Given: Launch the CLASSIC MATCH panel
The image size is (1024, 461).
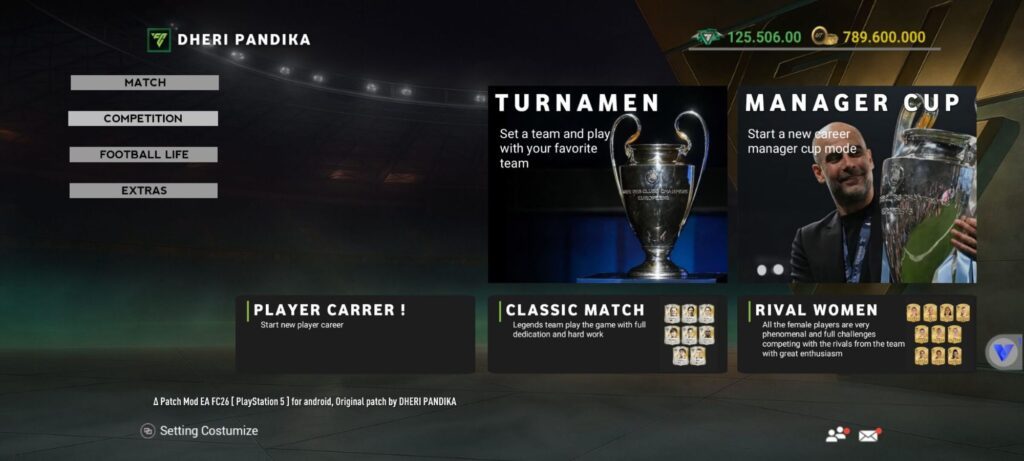Looking at the screenshot, I should tap(607, 334).
